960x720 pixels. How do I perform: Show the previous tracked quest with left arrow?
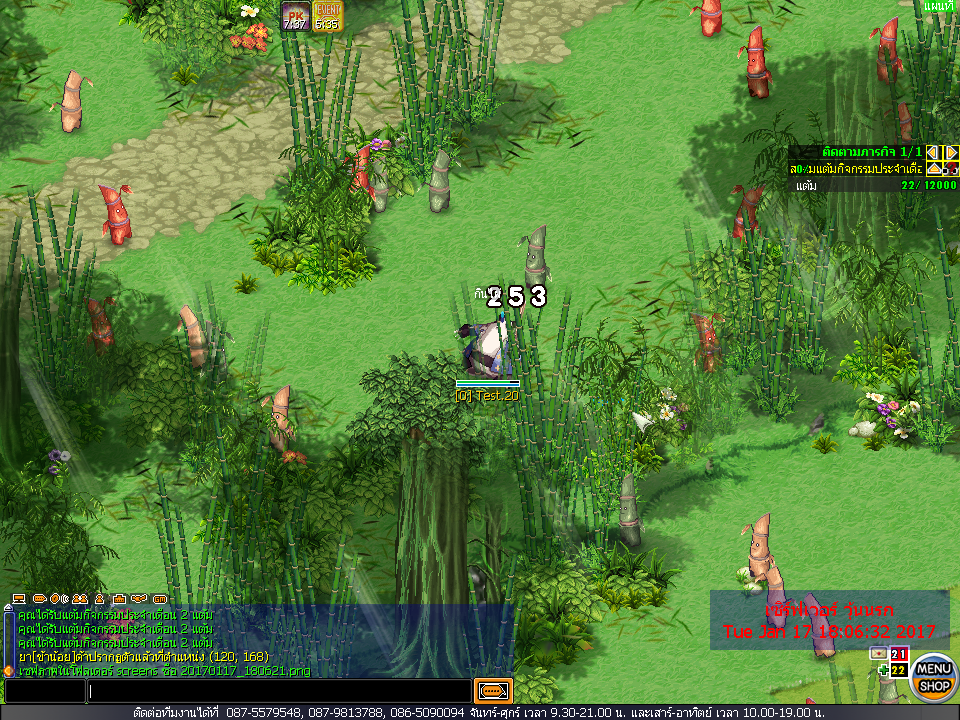click(933, 152)
